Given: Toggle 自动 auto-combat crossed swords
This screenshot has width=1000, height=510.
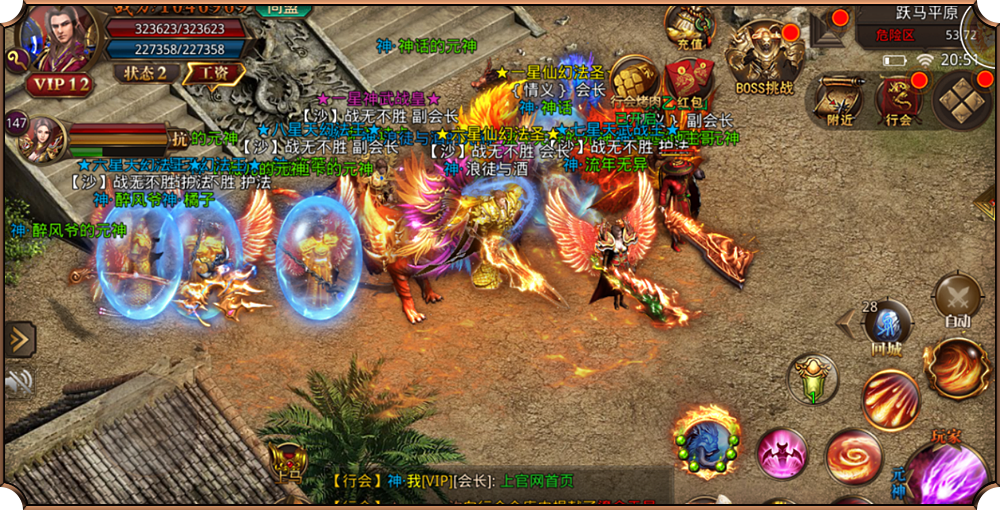Looking at the screenshot, I should pyautogui.click(x=957, y=299).
